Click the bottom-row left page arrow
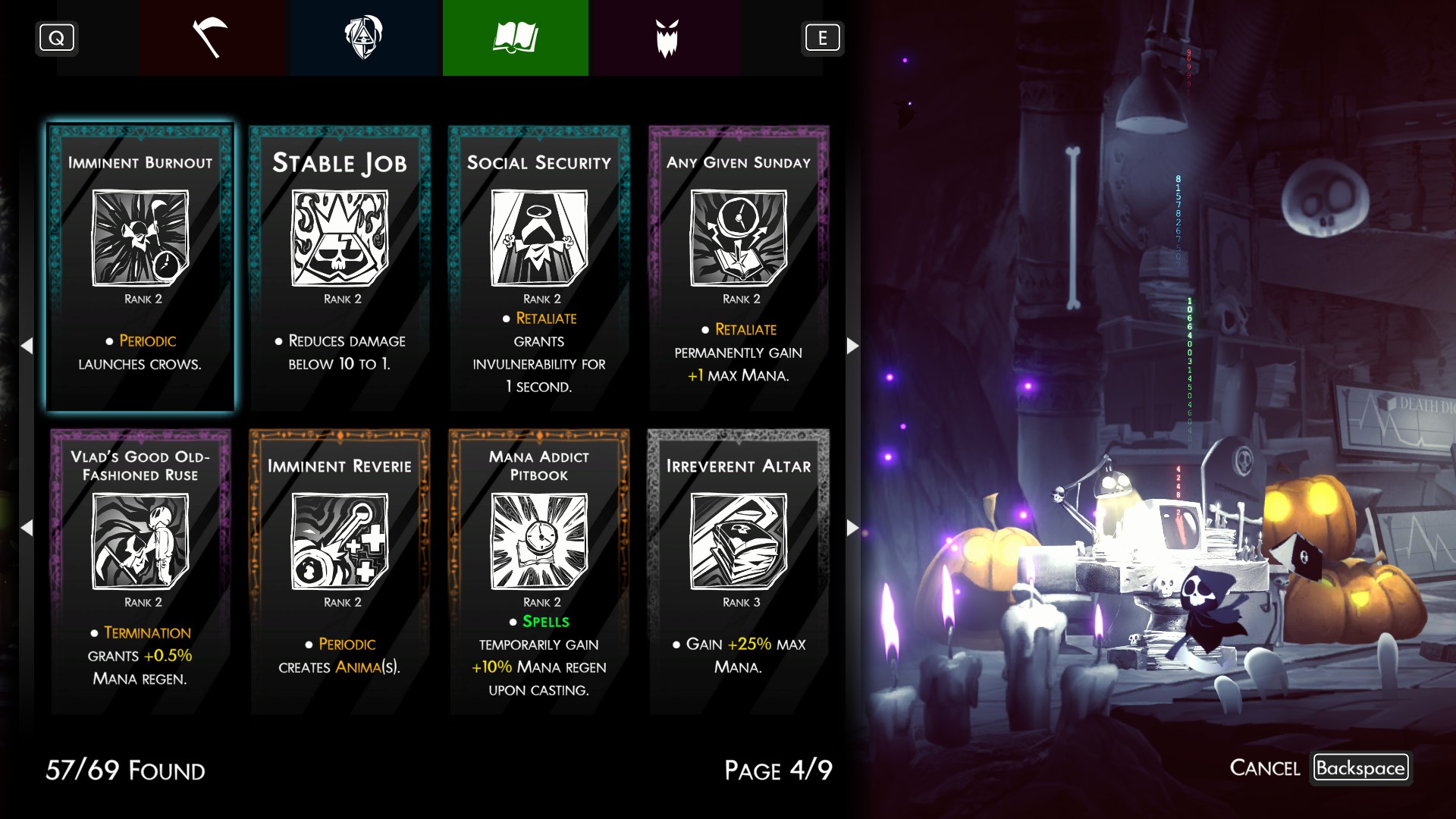Image resolution: width=1456 pixels, height=819 pixels. 27,528
